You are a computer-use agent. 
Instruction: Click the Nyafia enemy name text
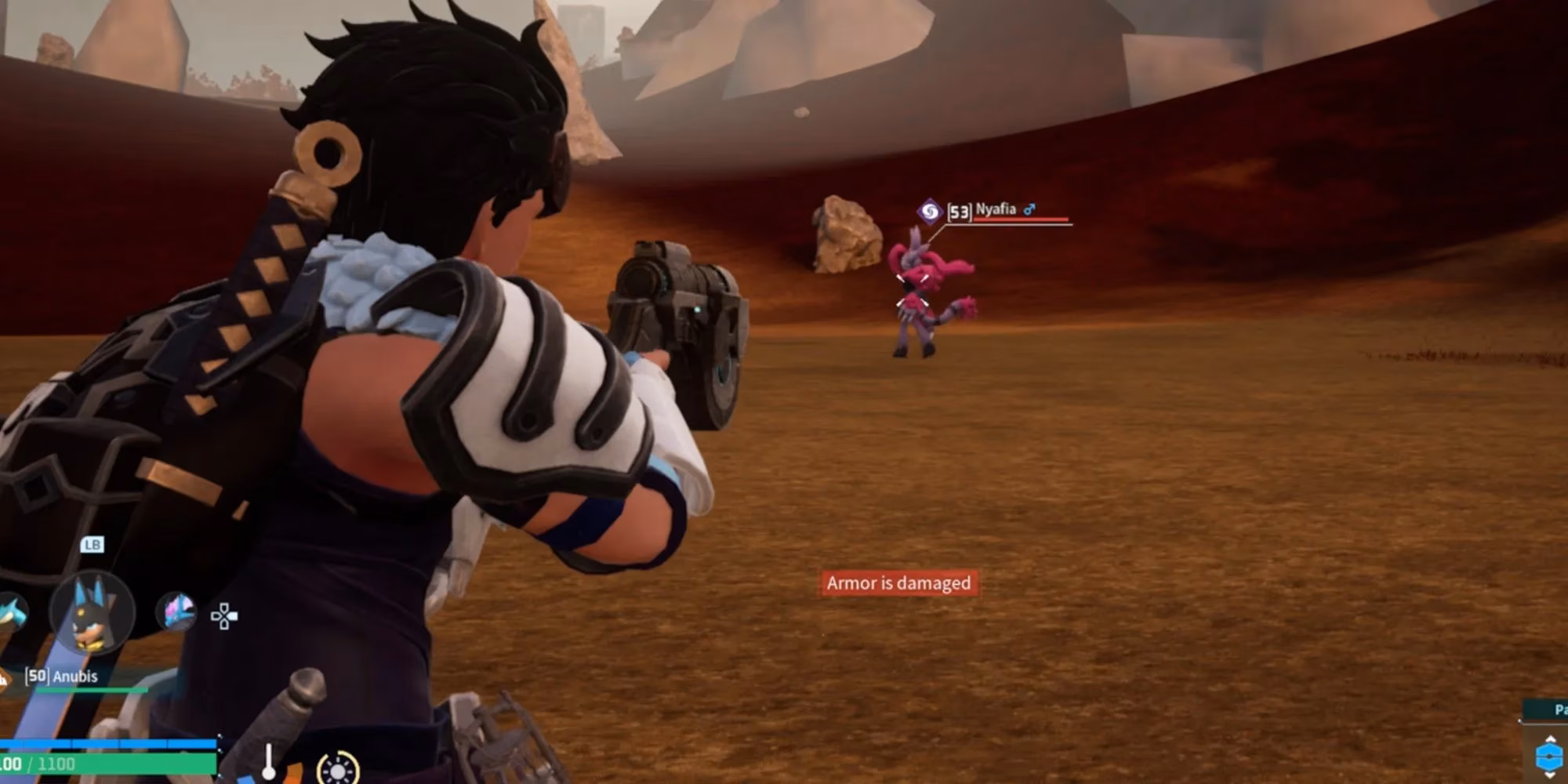point(997,210)
